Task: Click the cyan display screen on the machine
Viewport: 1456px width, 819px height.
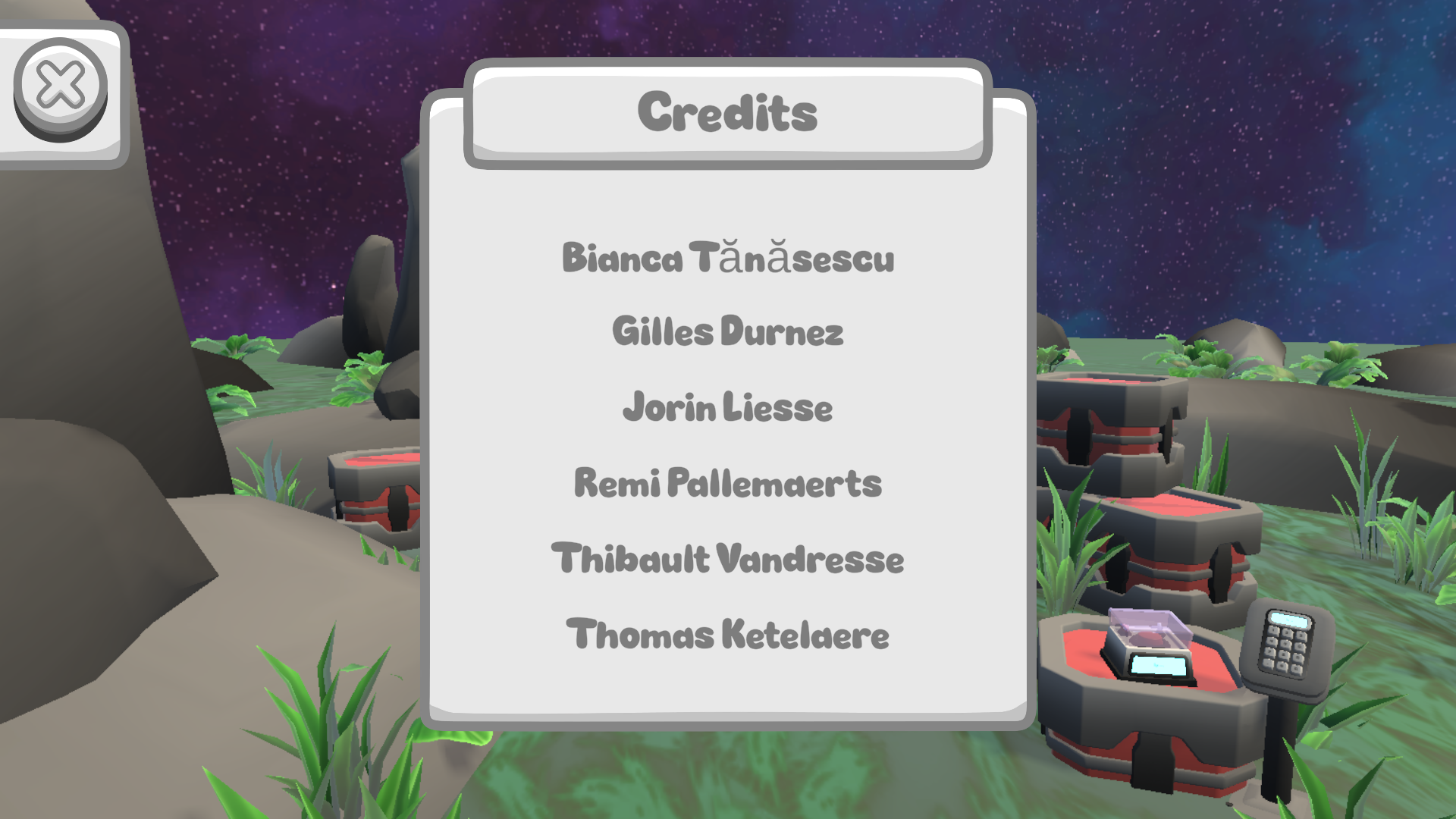Action: click(1159, 665)
